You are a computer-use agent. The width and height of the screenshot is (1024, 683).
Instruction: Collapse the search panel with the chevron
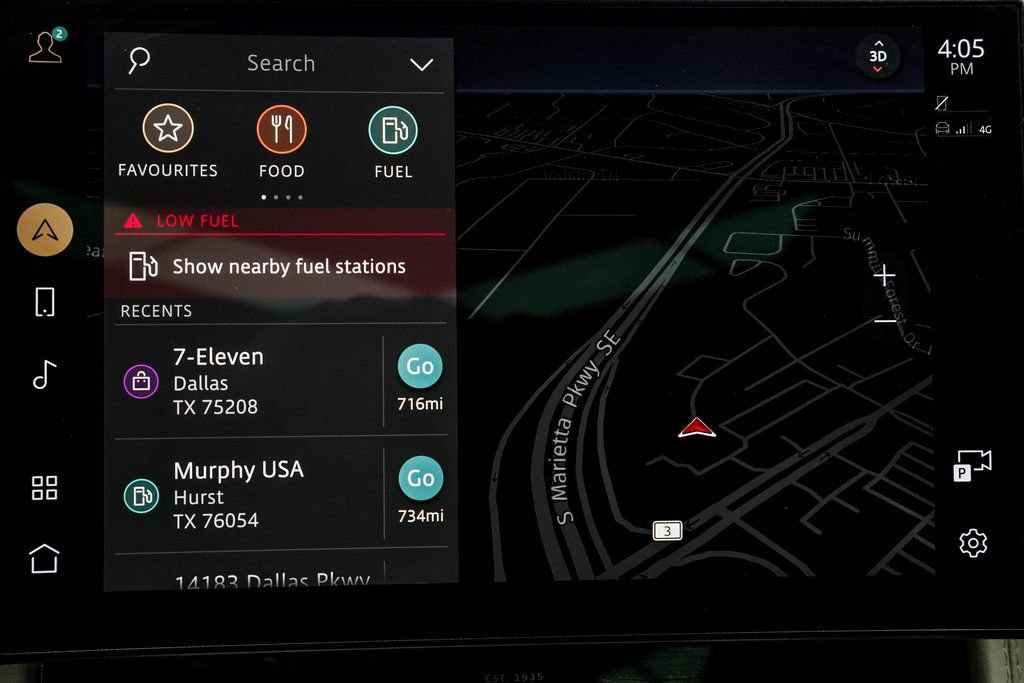[x=421, y=65]
